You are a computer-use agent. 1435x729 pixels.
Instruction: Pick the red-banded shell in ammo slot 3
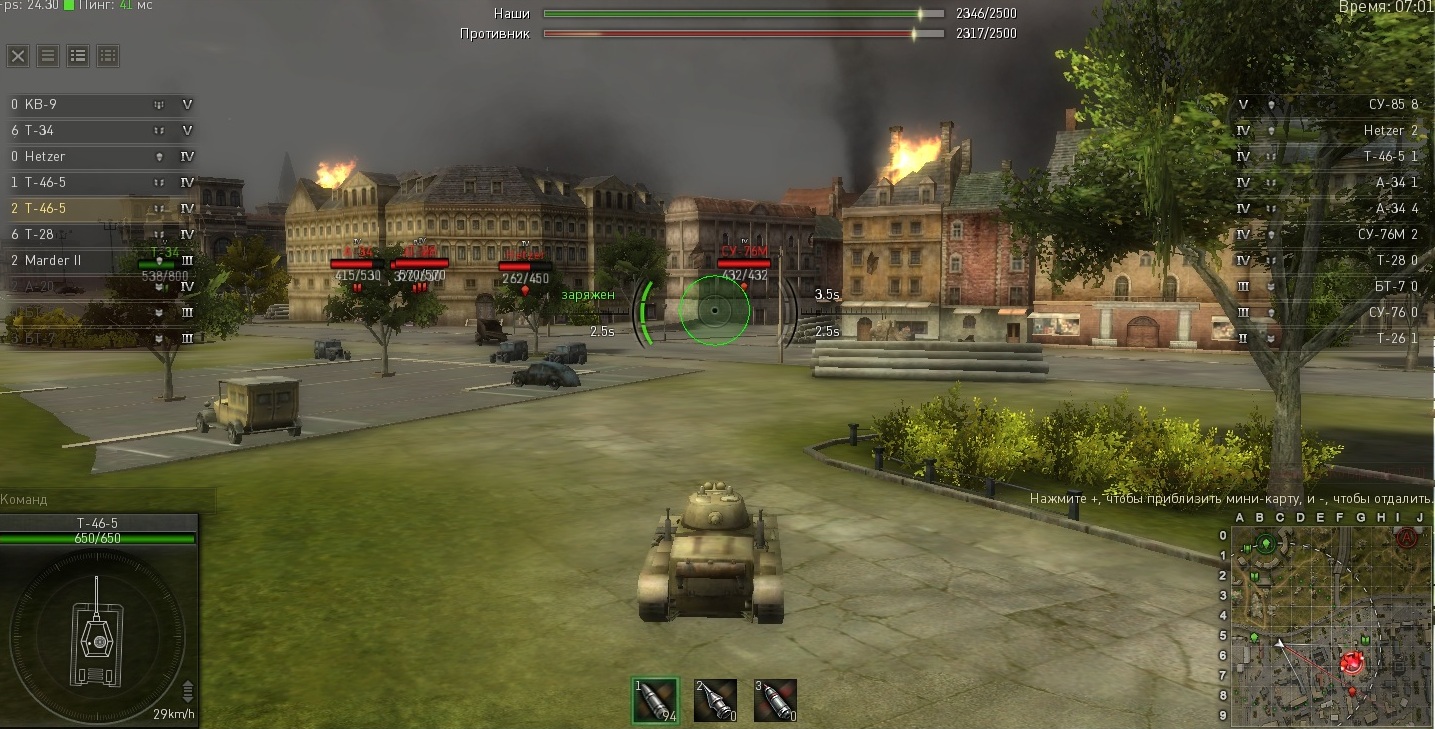(776, 700)
